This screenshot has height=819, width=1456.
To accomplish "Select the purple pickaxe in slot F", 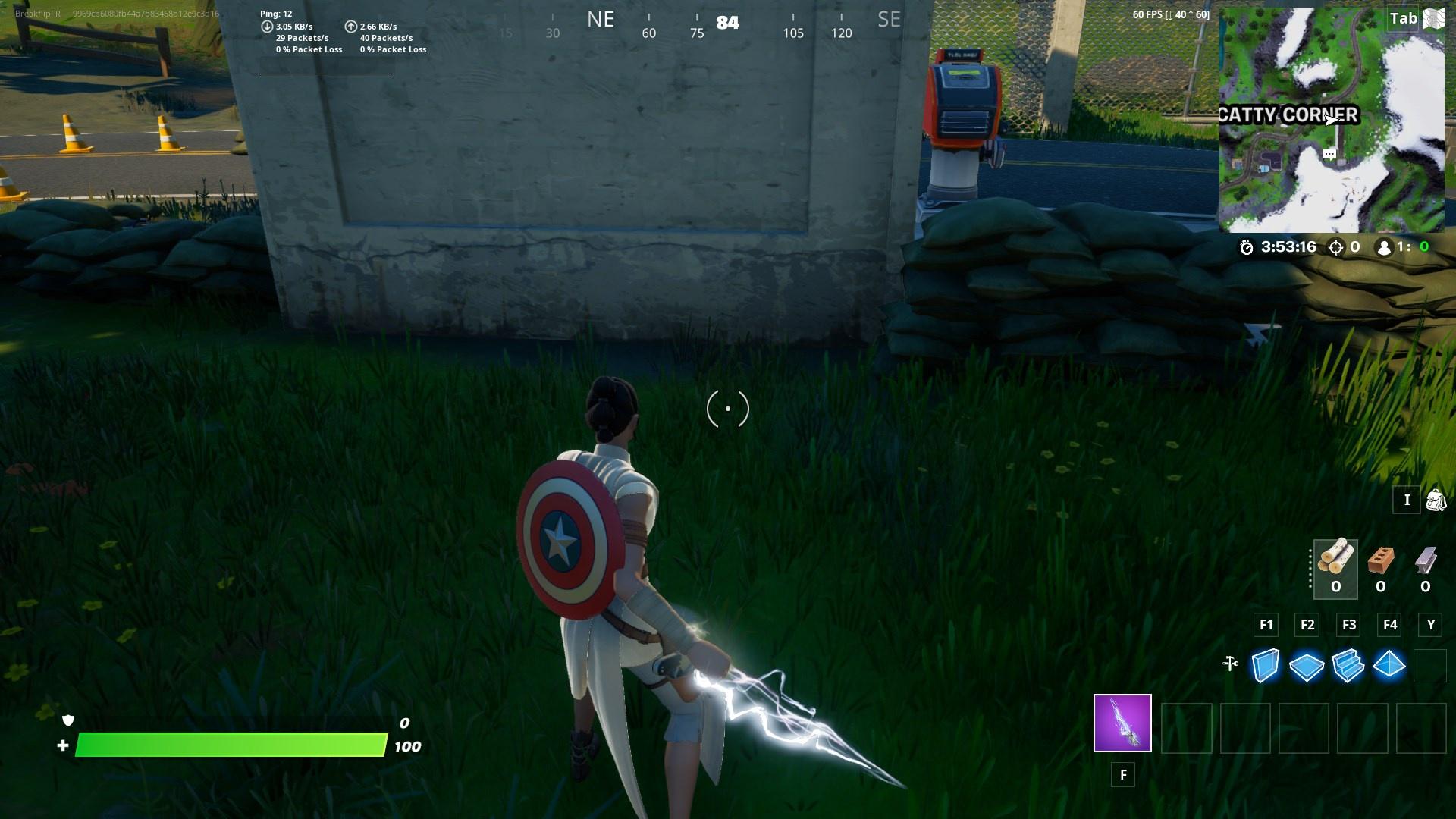I will click(x=1121, y=725).
